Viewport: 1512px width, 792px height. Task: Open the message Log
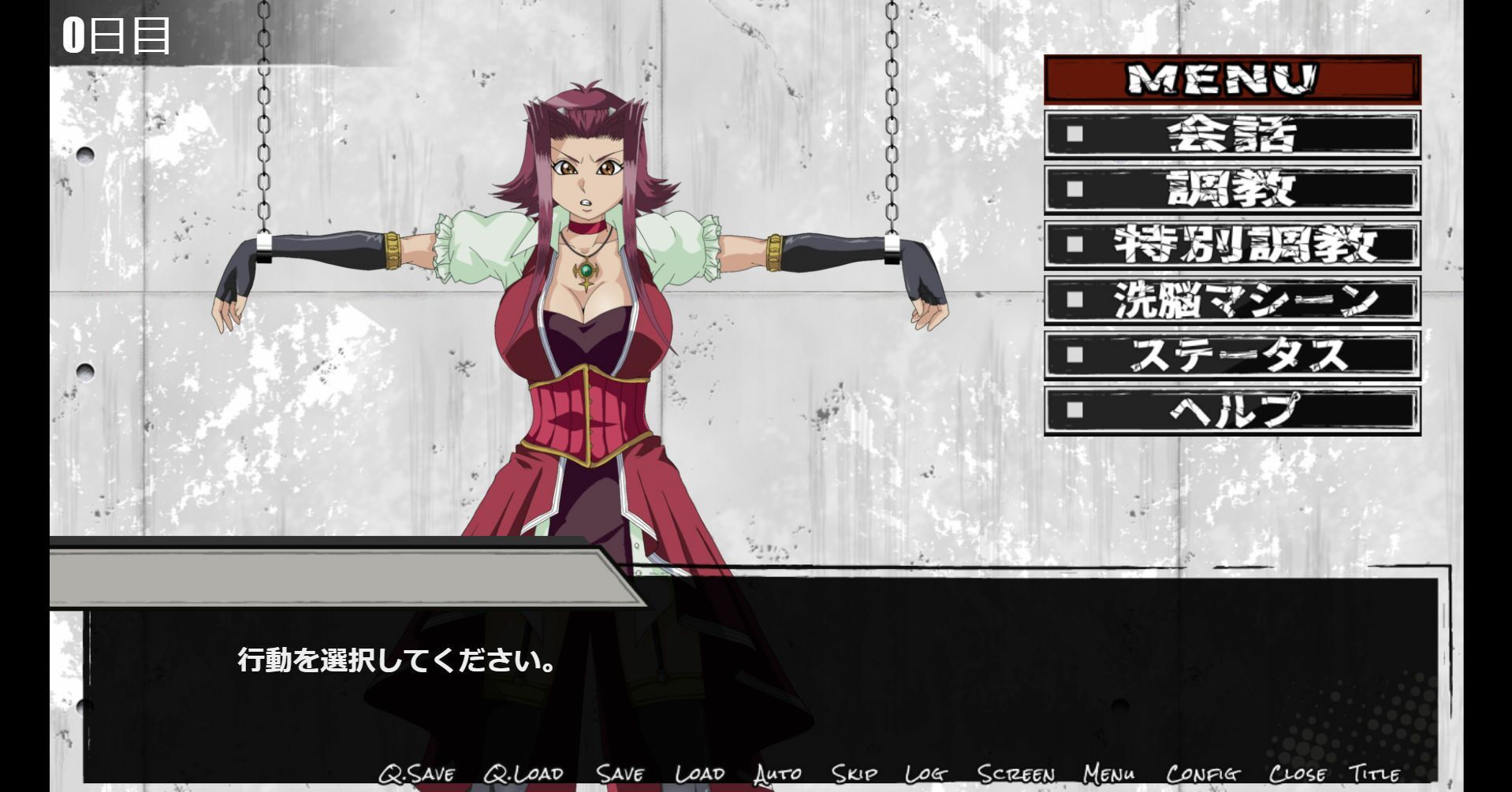926,774
